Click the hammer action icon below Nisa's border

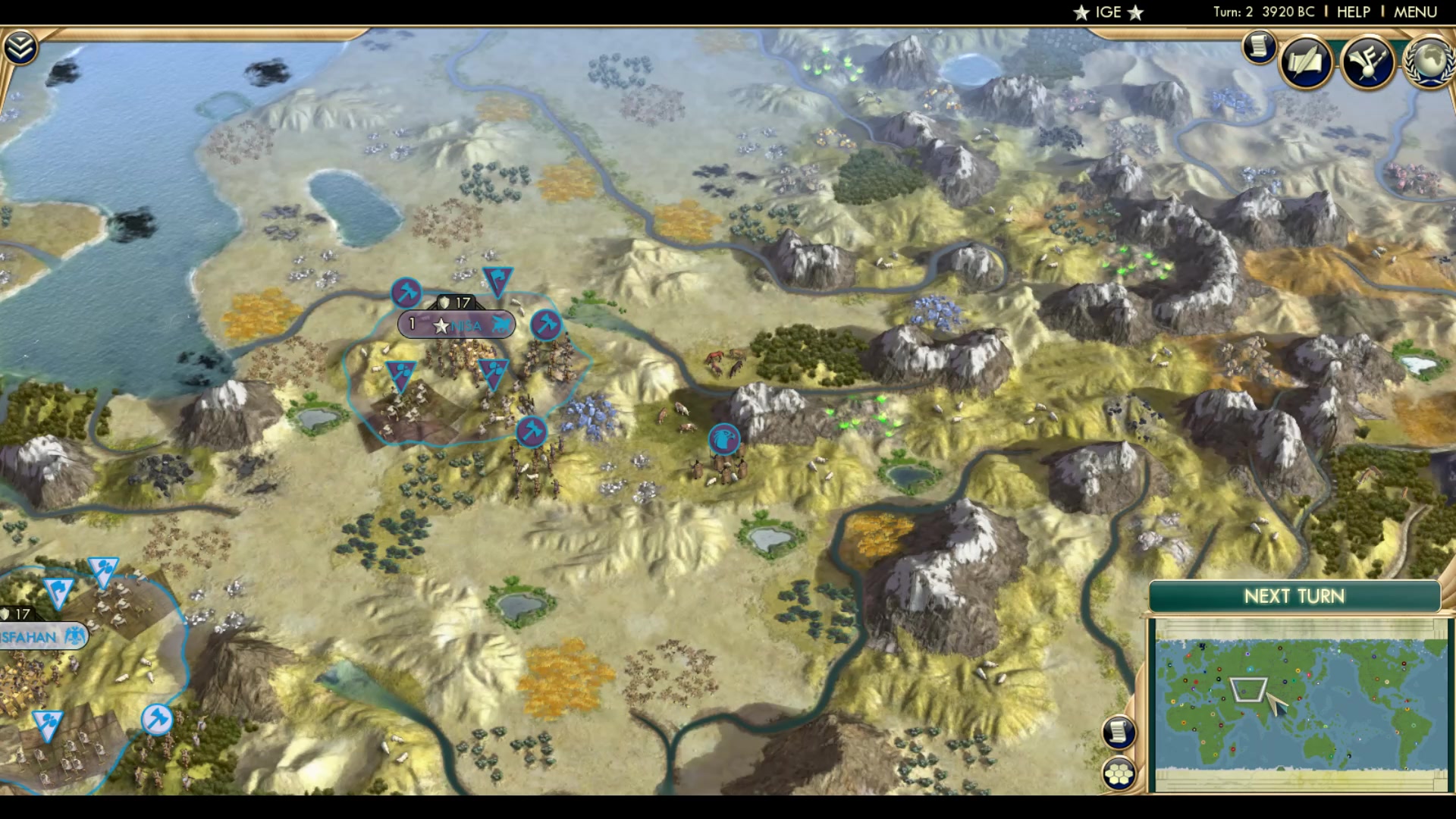click(533, 432)
